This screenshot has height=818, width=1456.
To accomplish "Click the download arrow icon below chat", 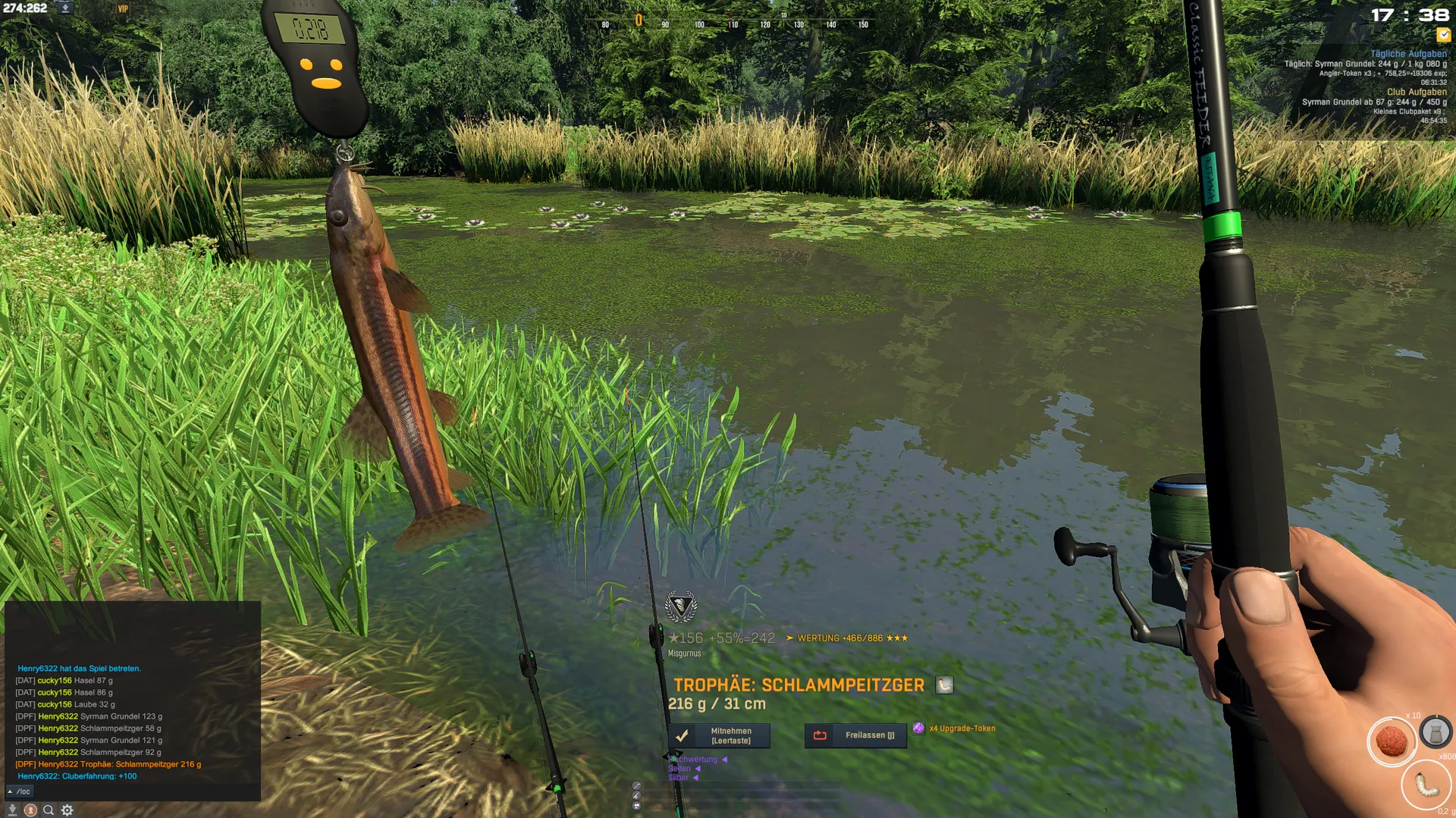I will 12,810.
